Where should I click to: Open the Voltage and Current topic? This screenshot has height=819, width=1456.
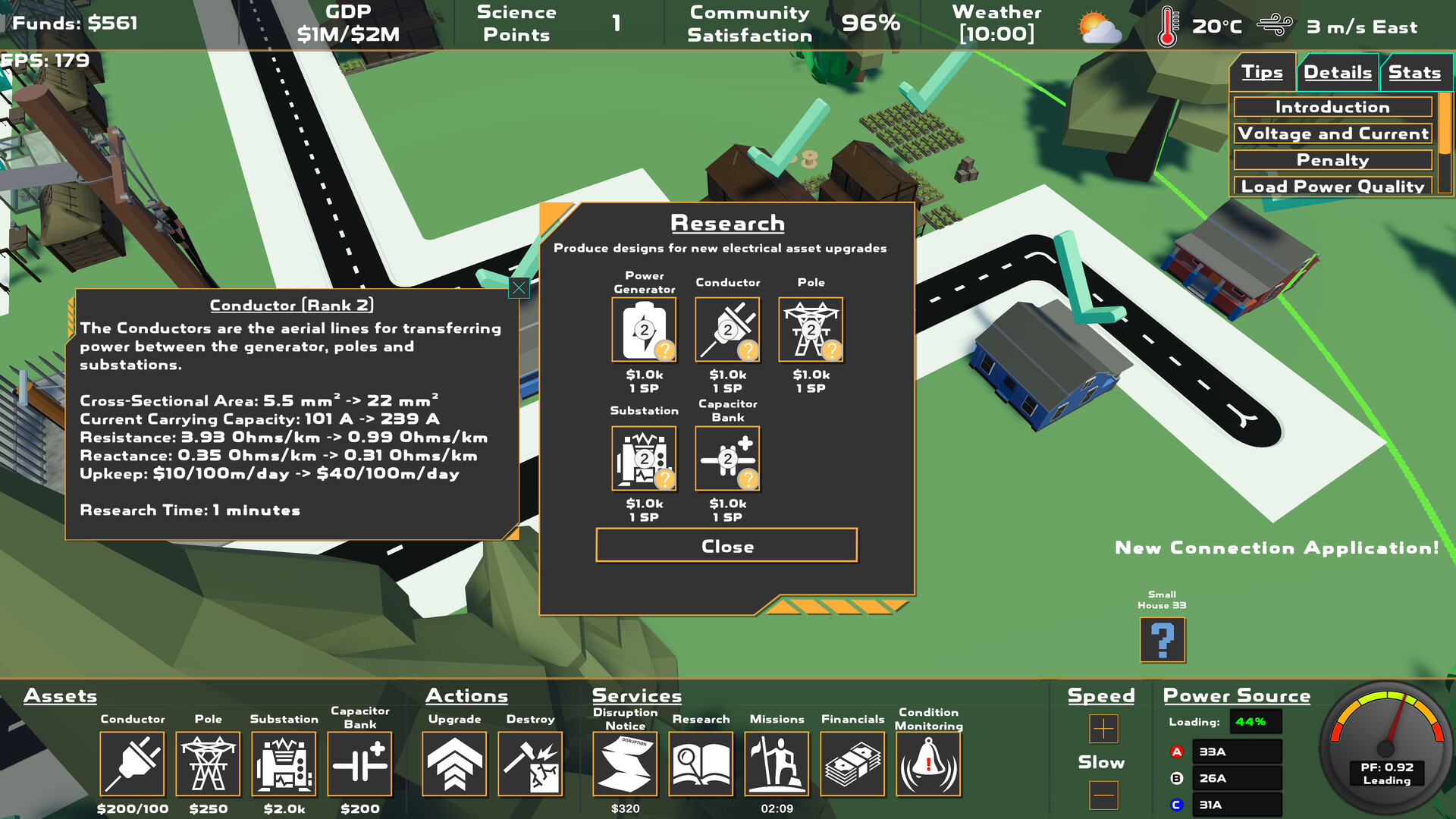[x=1332, y=133]
